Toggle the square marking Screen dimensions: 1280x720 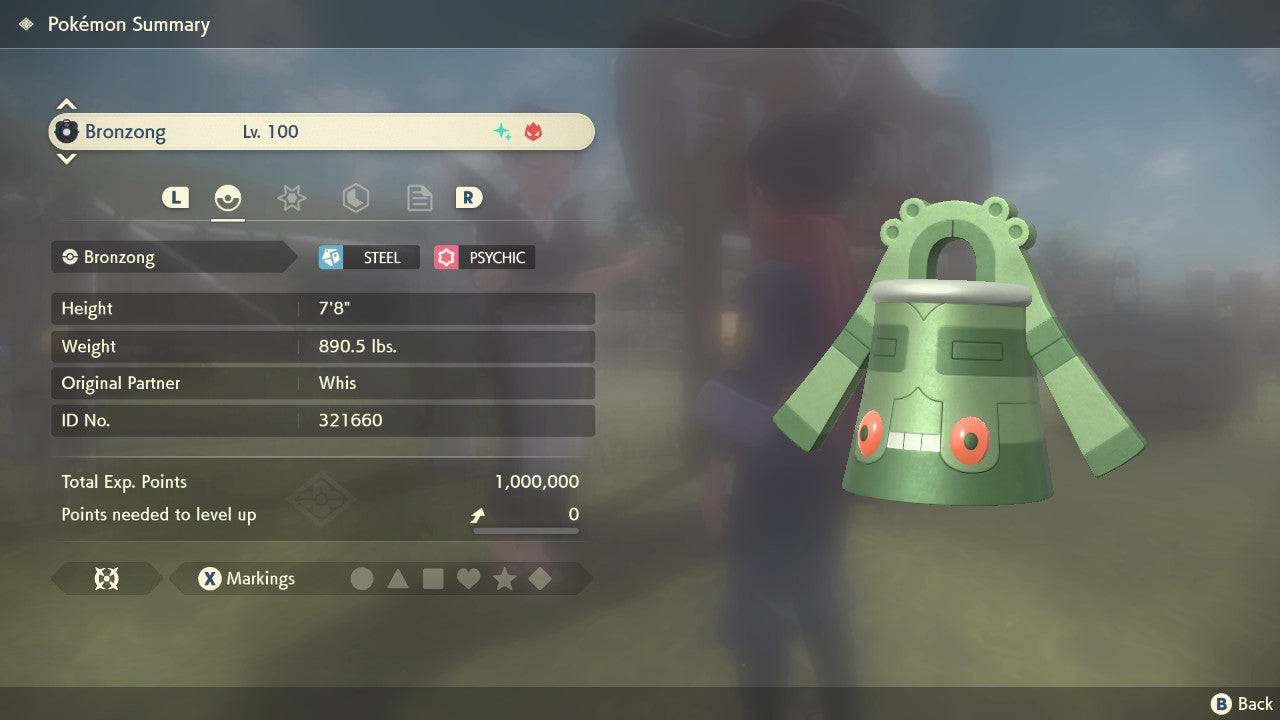[x=433, y=578]
